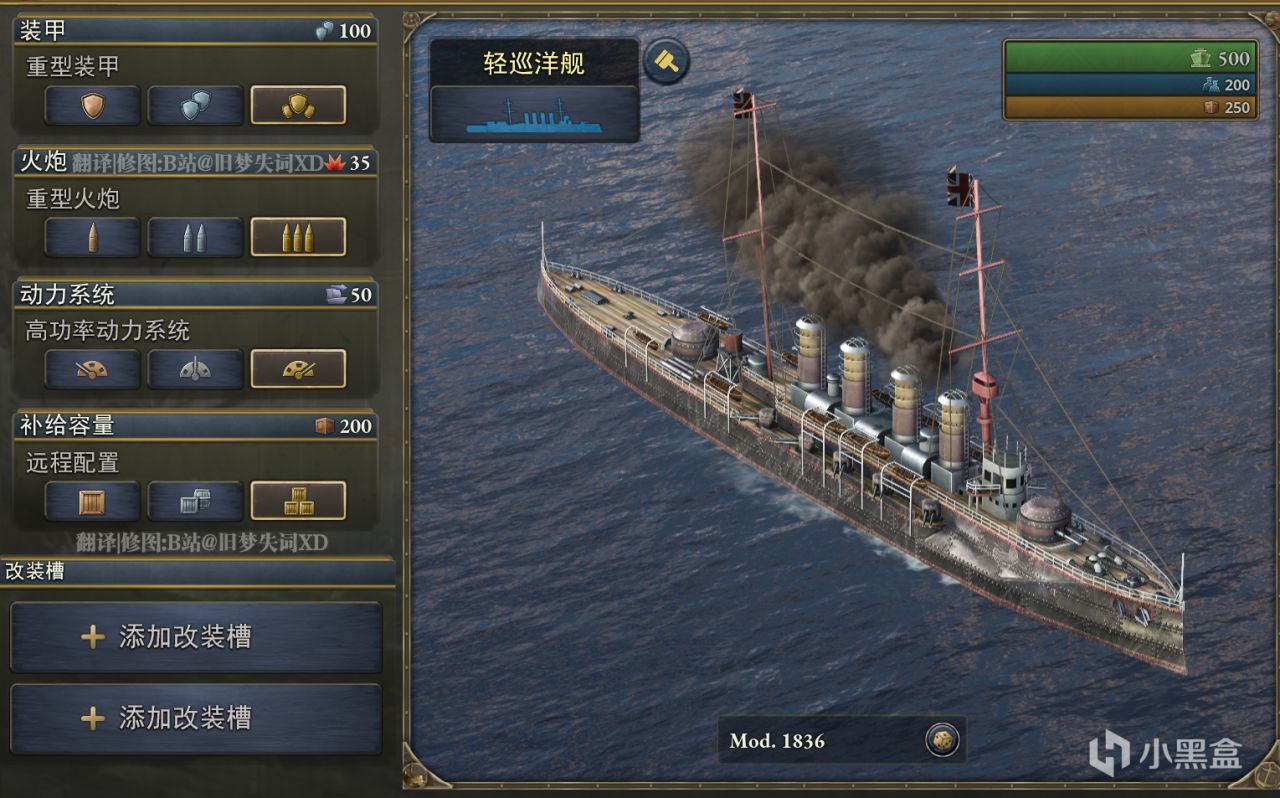The image size is (1280, 798).
Task: Pick the high-power propulsion gauge option
Action: tap(298, 369)
